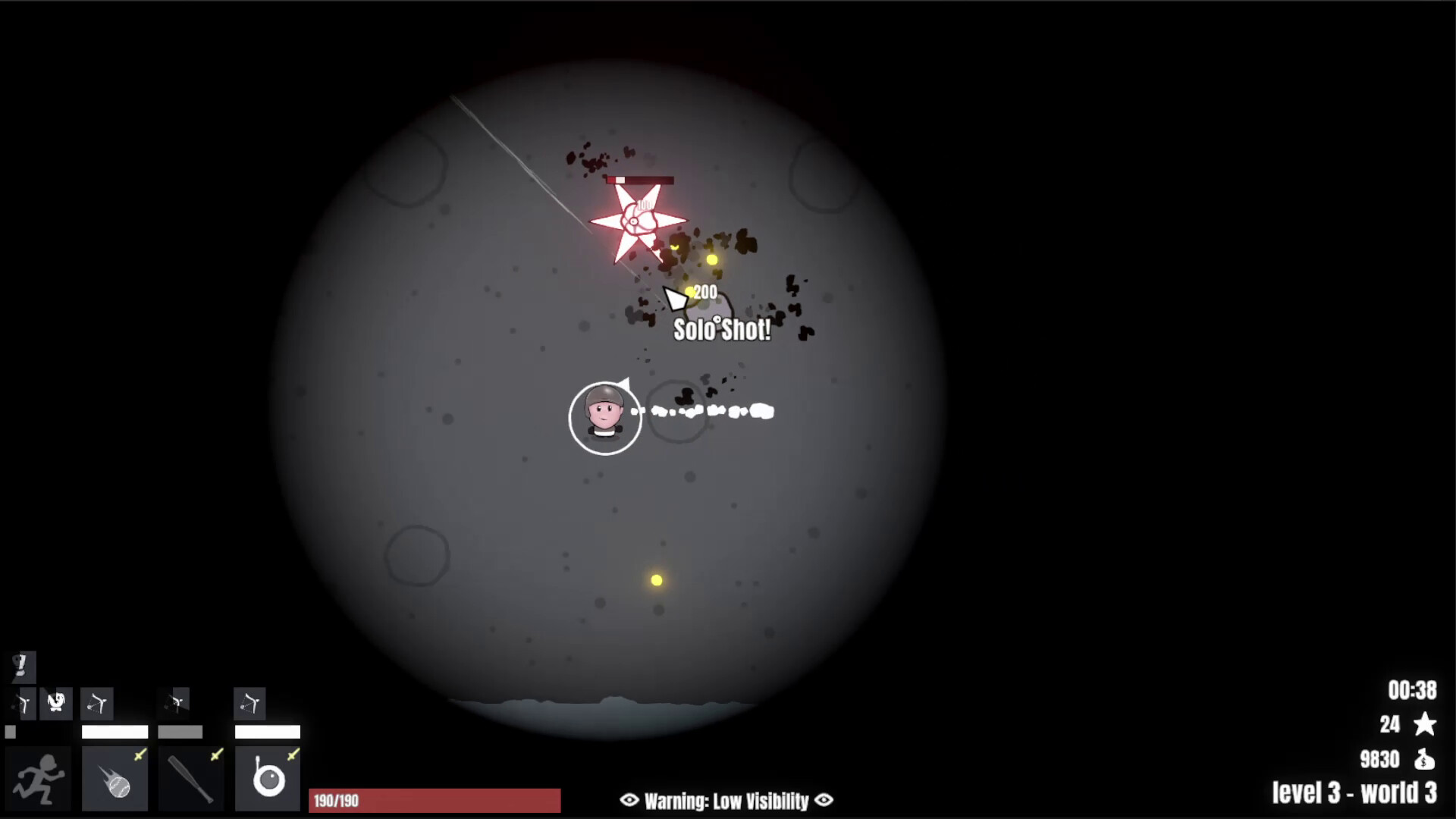Click the right eye of the visibility warning
The width and height of the screenshot is (1456, 819).
click(x=824, y=800)
